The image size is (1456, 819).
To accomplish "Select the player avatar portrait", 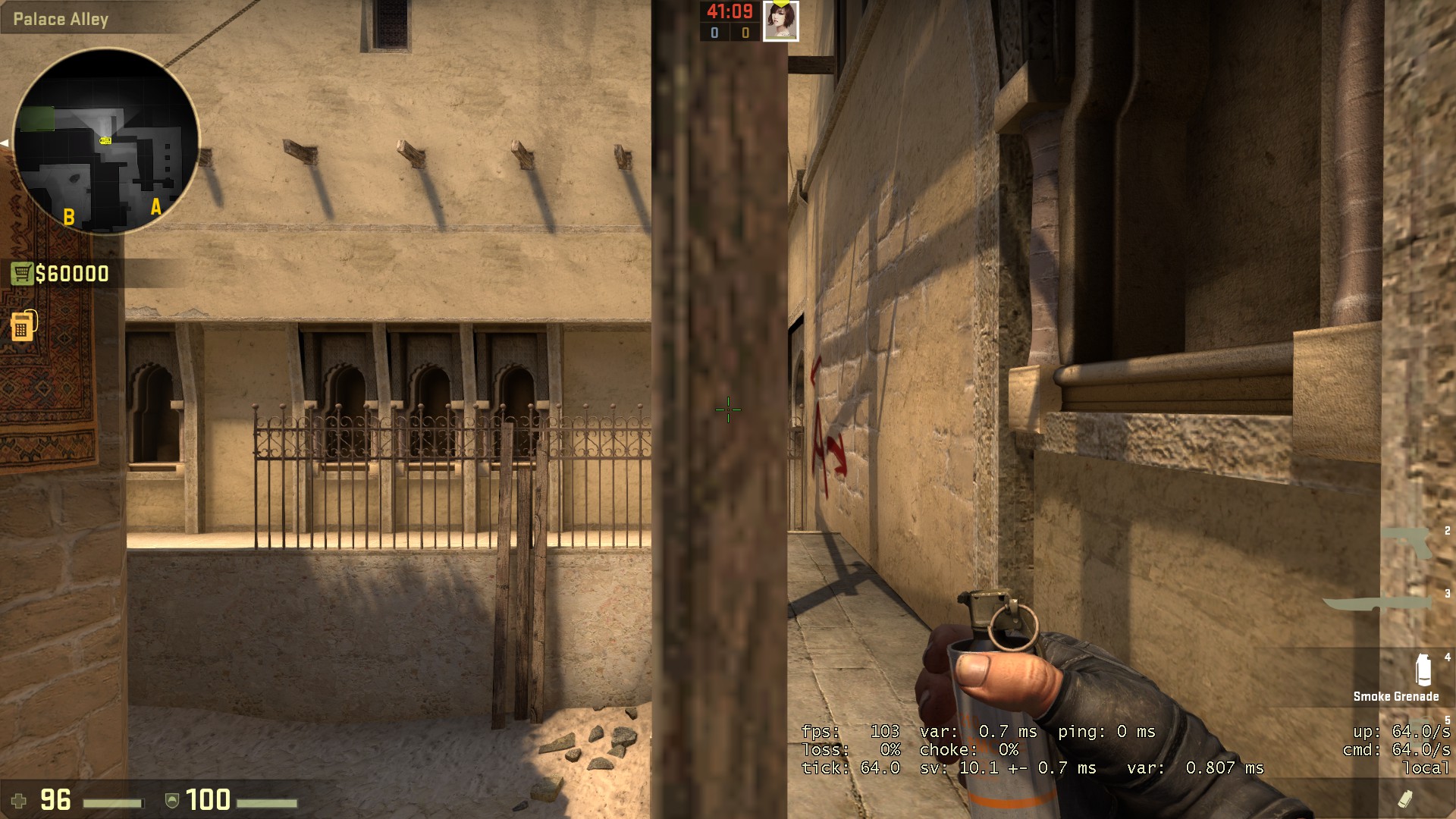I will pos(780,21).
